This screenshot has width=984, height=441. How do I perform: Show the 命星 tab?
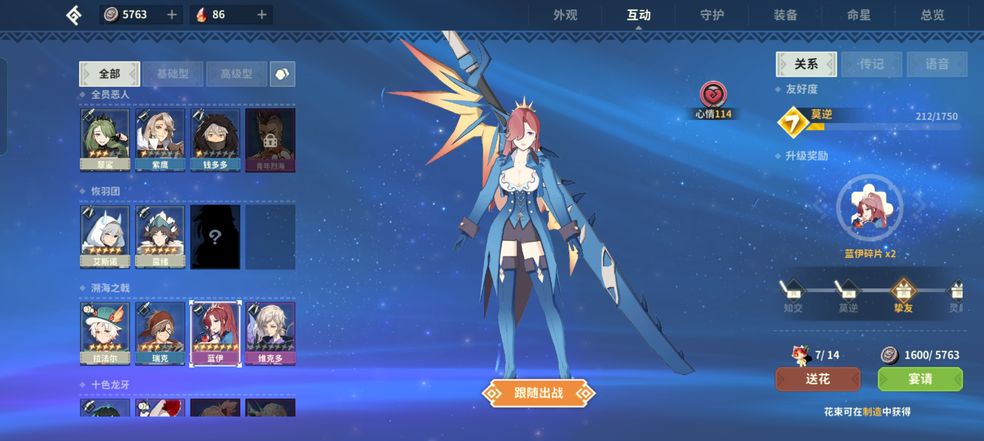[859, 15]
